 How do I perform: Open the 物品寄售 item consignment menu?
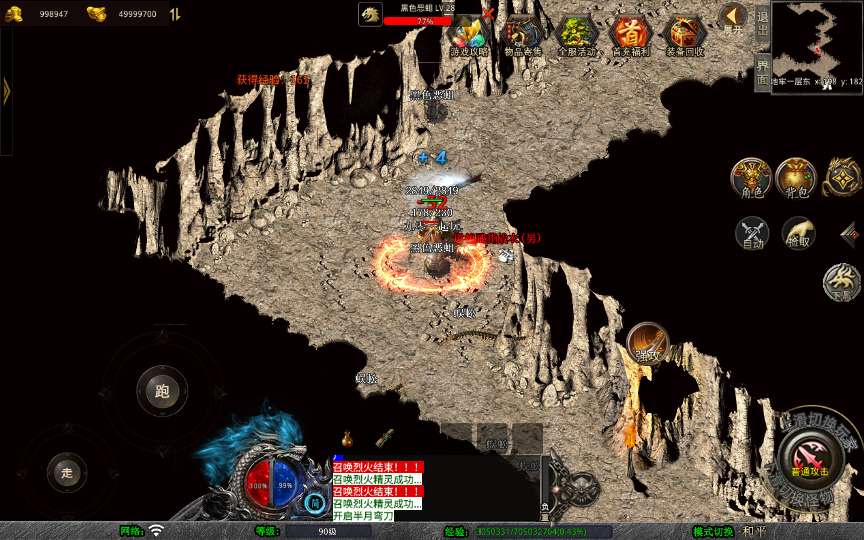(x=523, y=37)
